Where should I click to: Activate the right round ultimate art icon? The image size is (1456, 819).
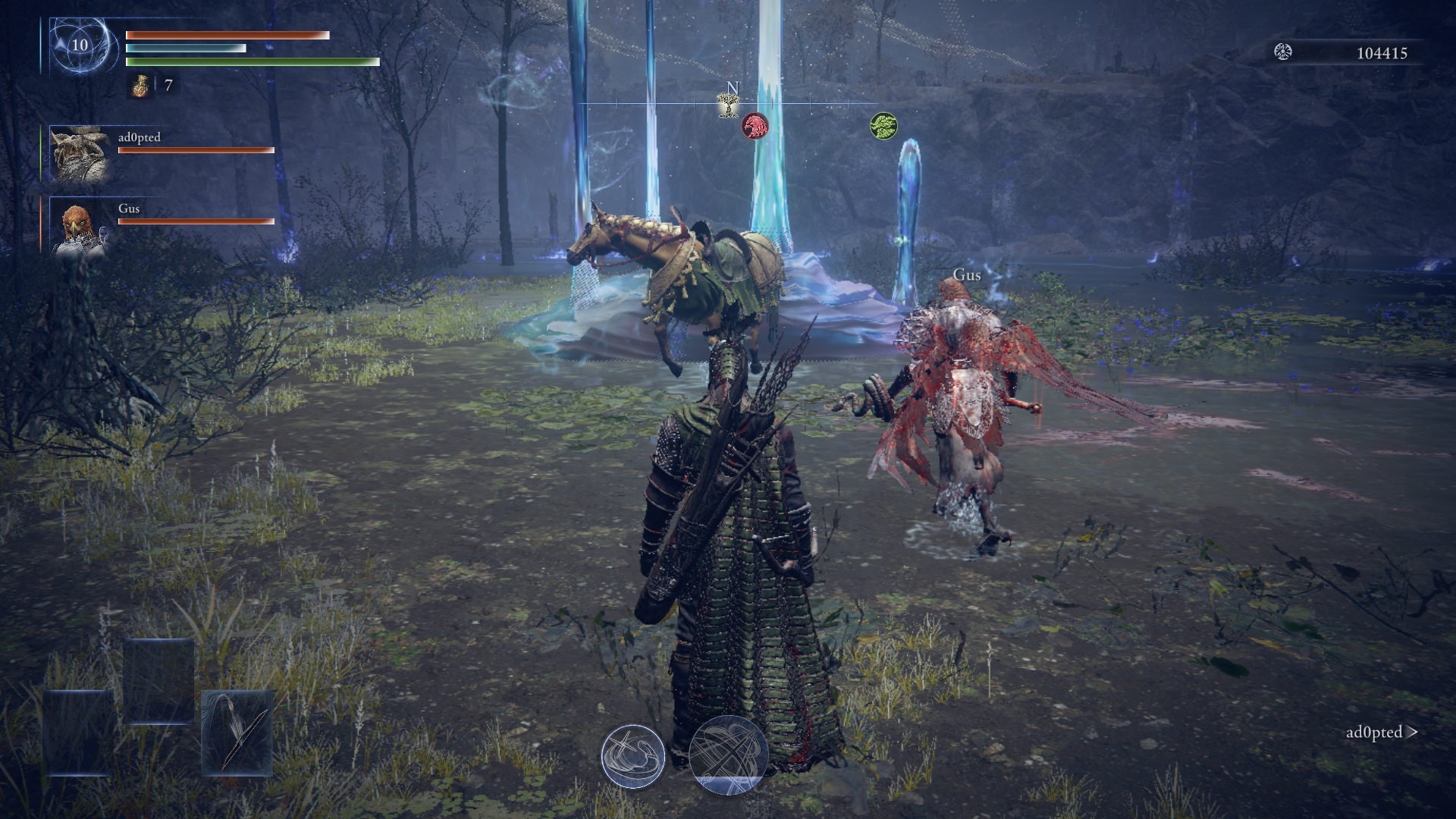728,755
